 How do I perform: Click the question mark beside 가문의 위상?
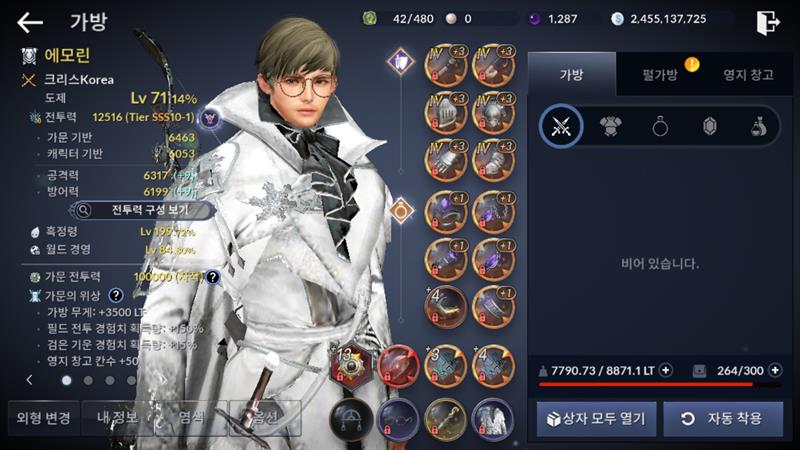point(116,295)
